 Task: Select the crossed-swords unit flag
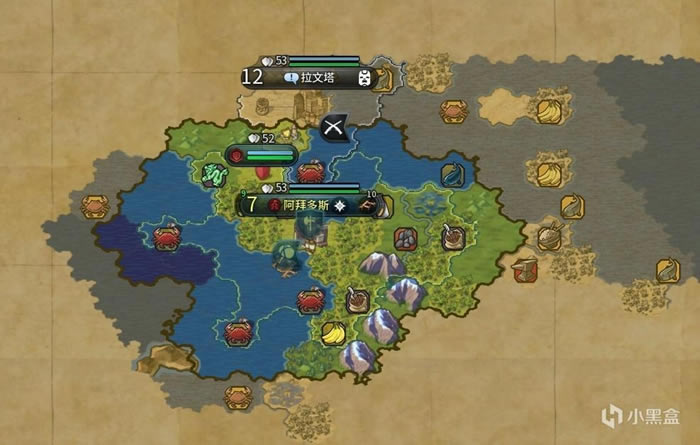[334, 129]
